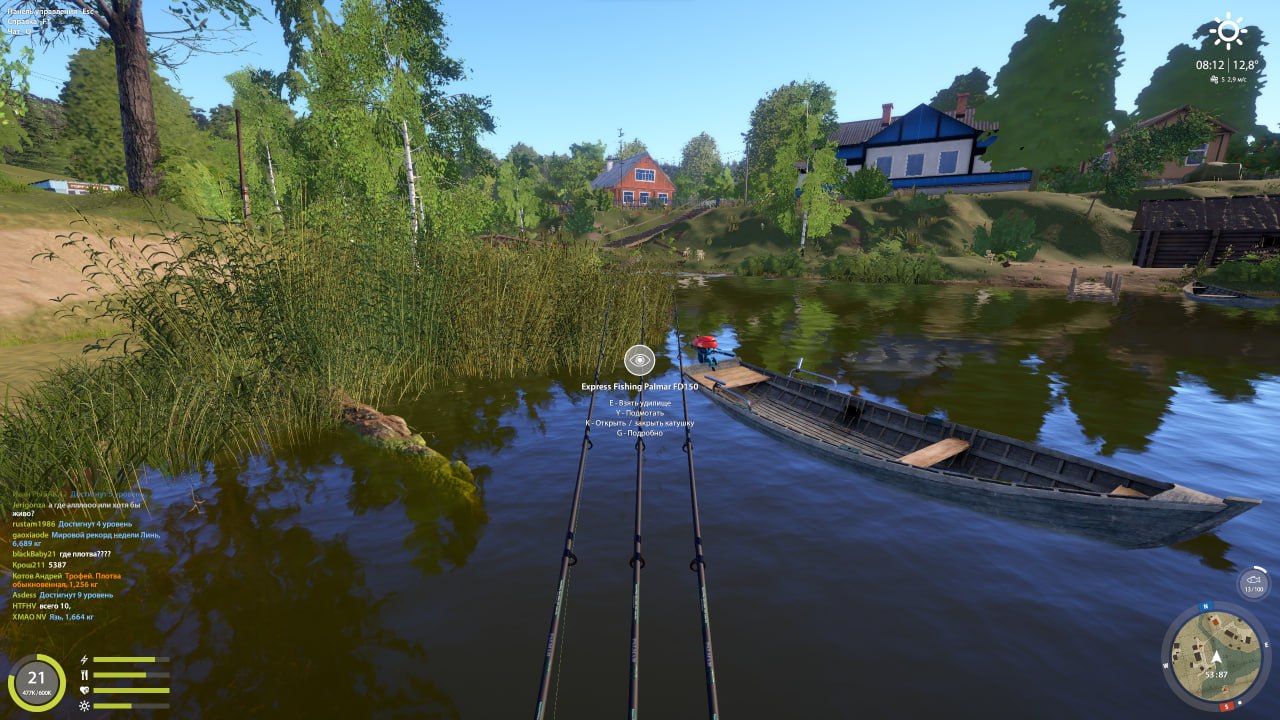This screenshot has width=1280, height=720.
Task: Select the Котов Андрей trophy chat message
Action: pos(68,579)
